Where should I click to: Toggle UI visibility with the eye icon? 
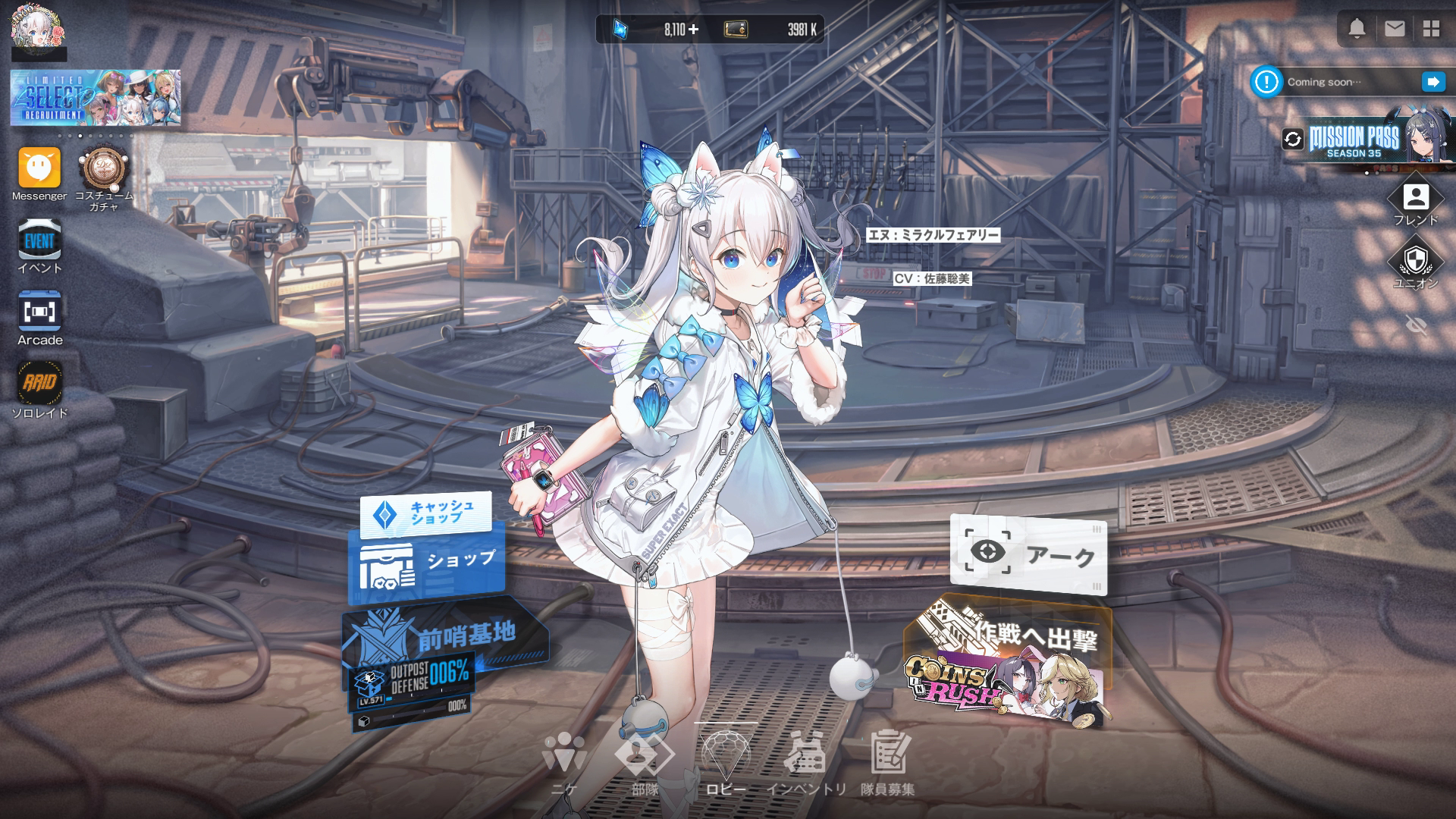(1415, 326)
